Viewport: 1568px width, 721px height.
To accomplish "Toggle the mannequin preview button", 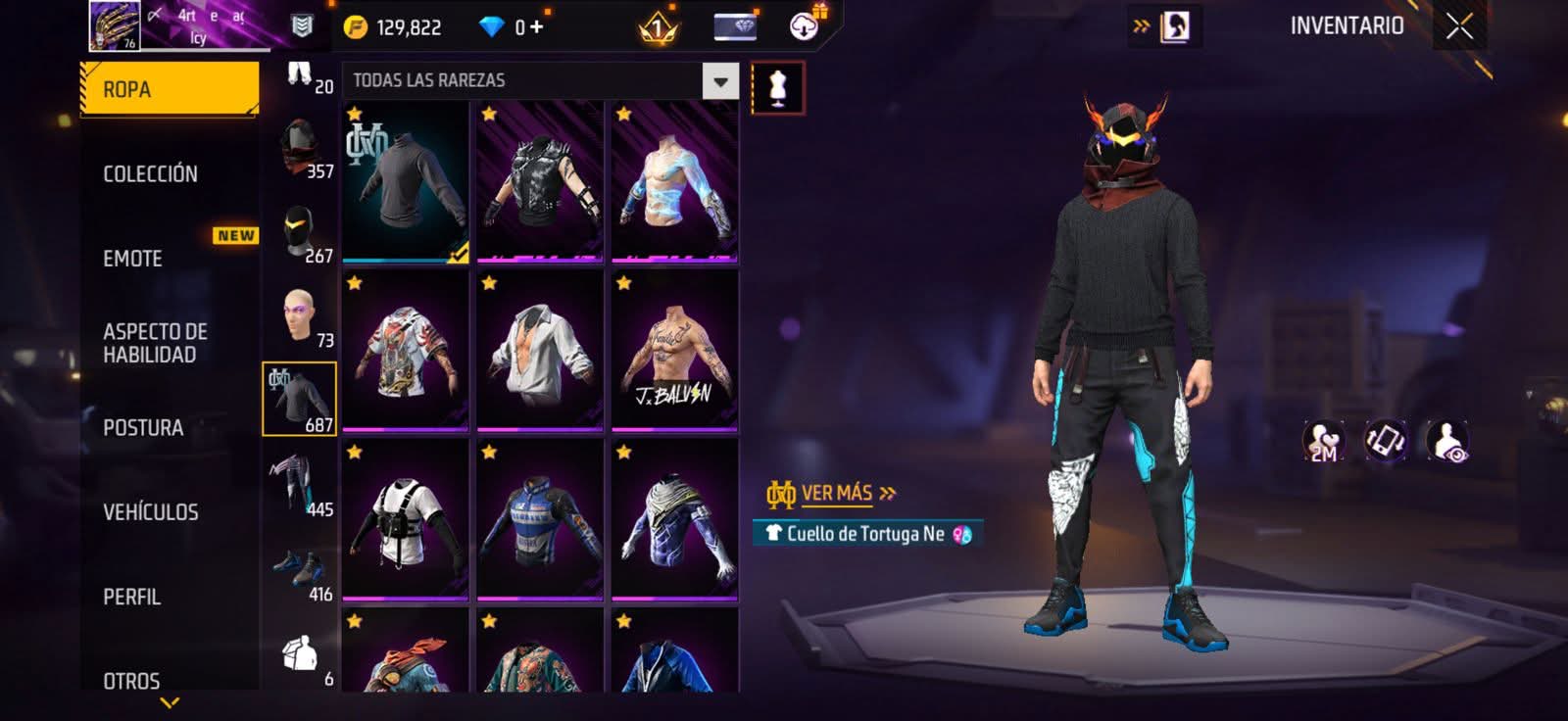I will pos(778,87).
